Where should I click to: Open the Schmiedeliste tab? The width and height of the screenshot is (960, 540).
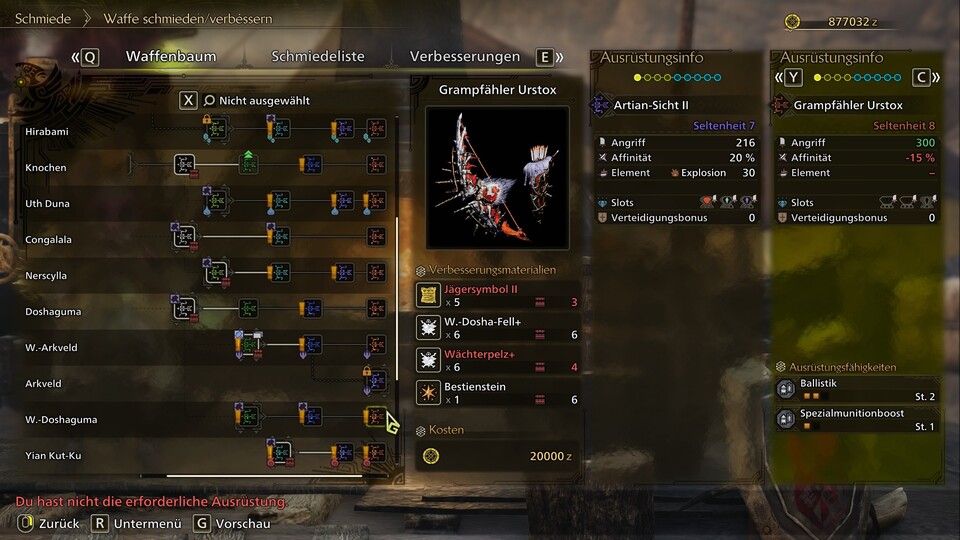(x=318, y=57)
